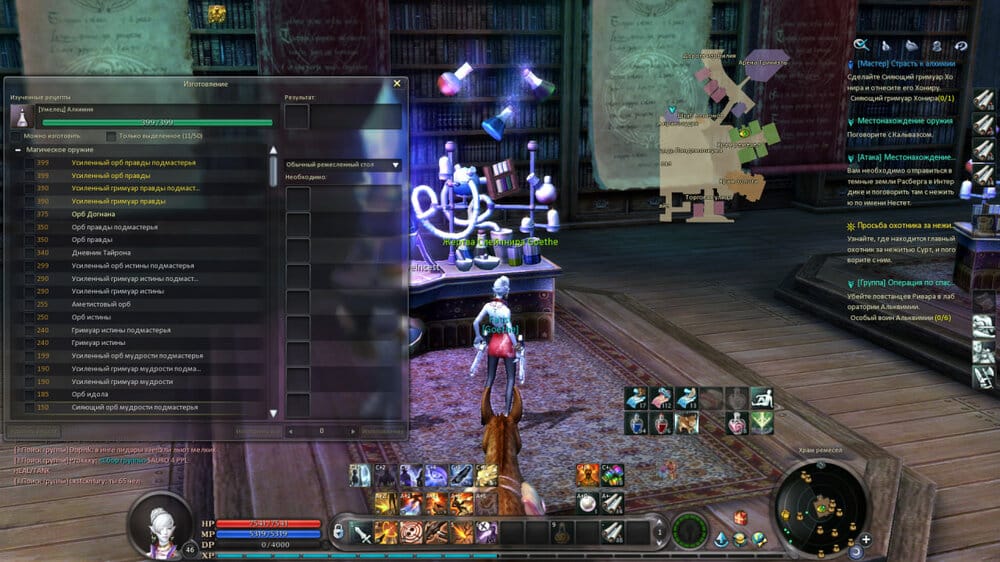1000x562 pixels.
Task: Select 'Сияющий орб мудрости подмастерья' recipe
Action: (131, 407)
